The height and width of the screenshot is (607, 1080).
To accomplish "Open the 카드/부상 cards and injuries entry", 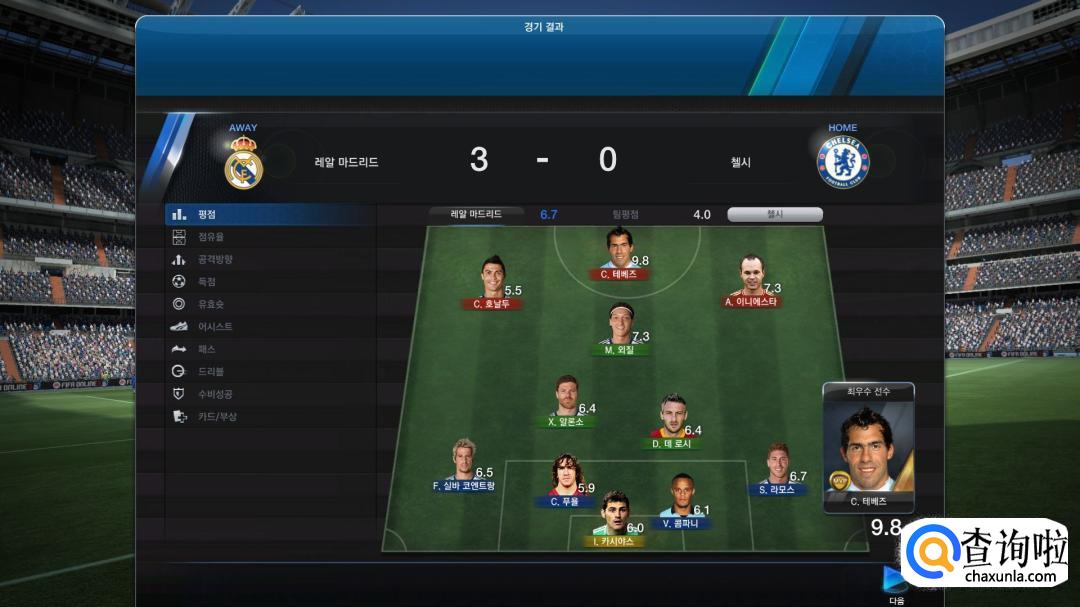I will coord(216,417).
